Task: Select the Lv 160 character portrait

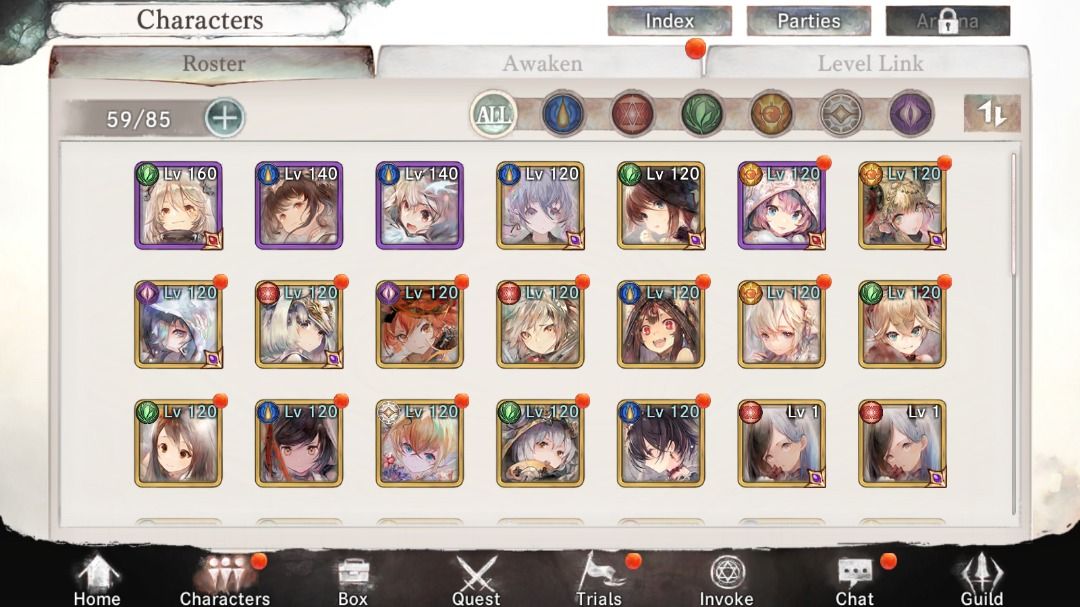Action: (x=178, y=205)
